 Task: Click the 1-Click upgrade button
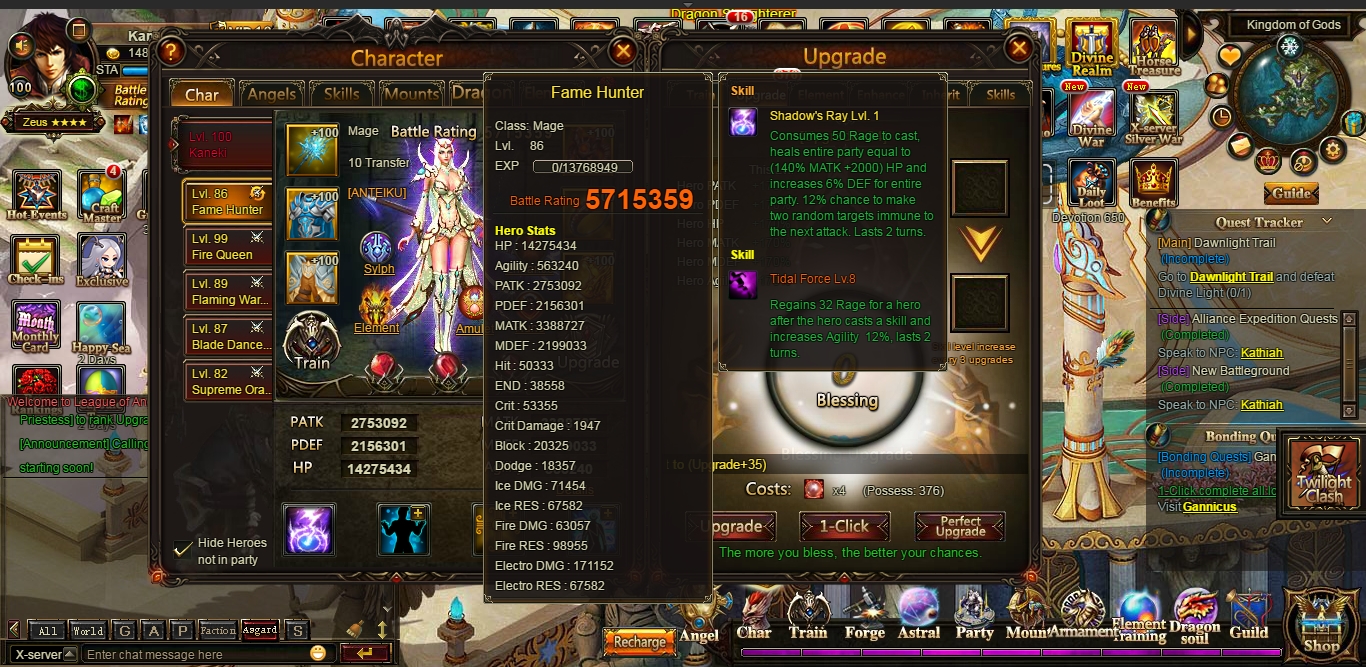click(844, 526)
